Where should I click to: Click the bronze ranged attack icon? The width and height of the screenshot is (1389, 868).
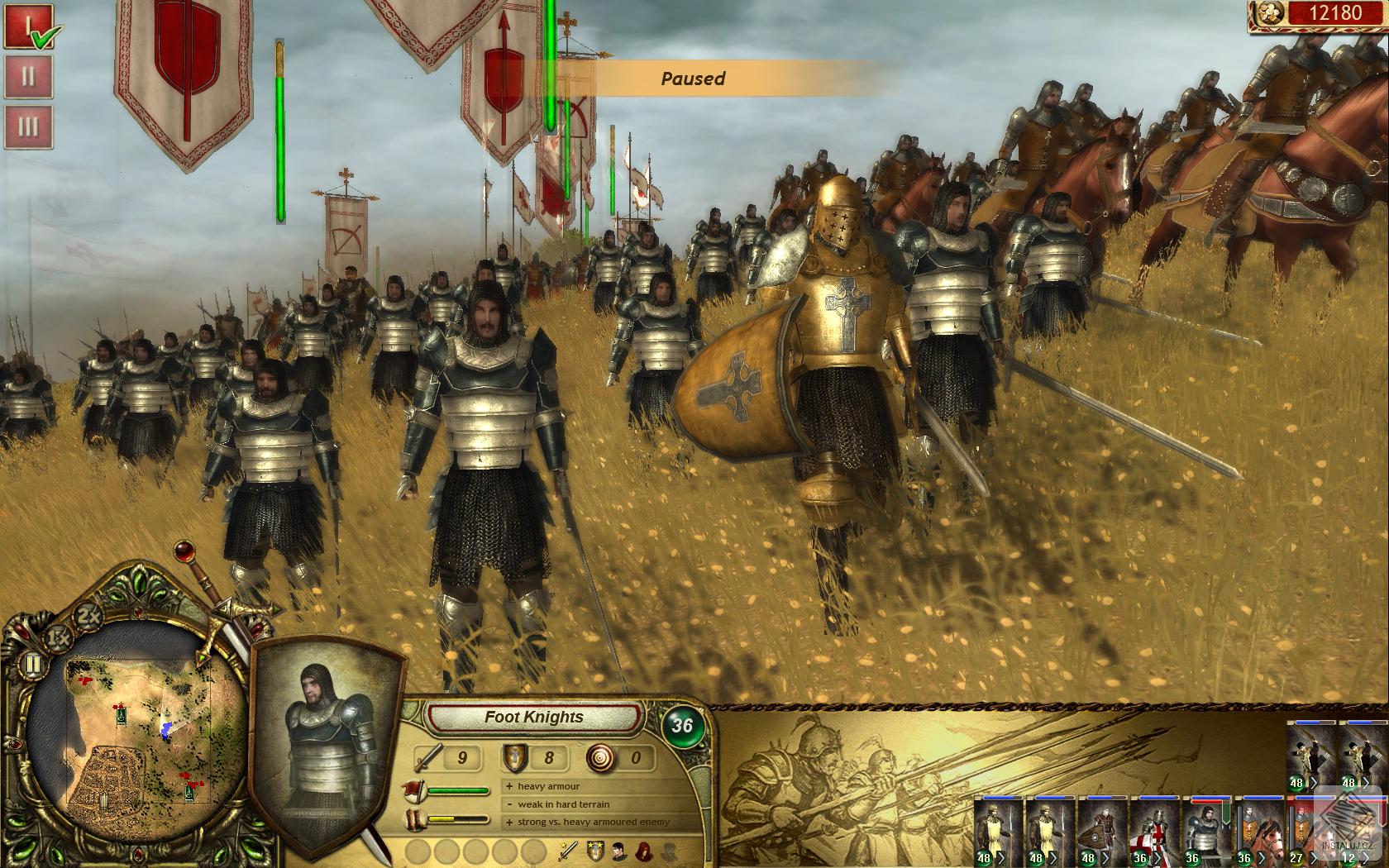(600, 758)
